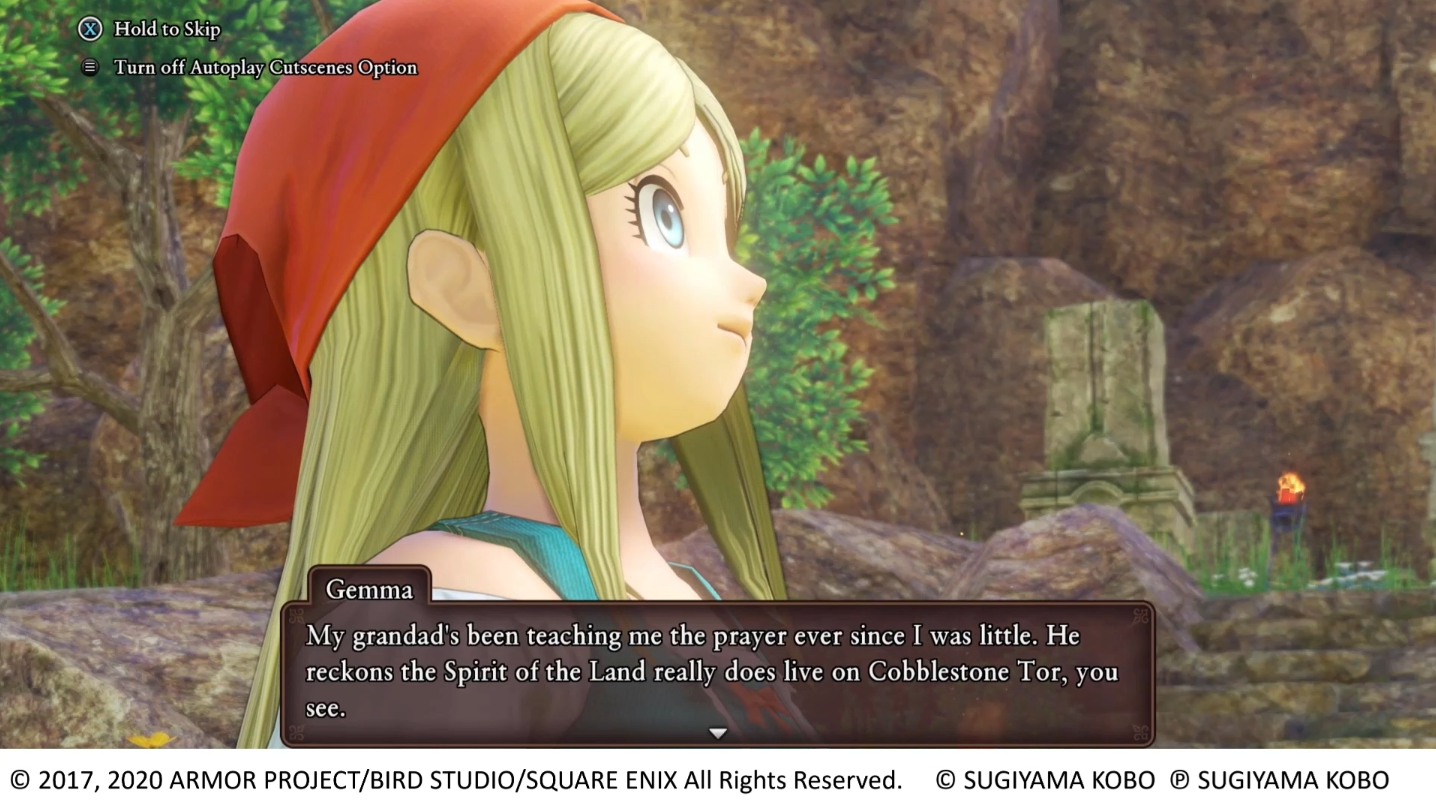Click the down-arrow dialogue advance indicator
Image resolution: width=1436 pixels, height=807 pixels.
point(718,732)
